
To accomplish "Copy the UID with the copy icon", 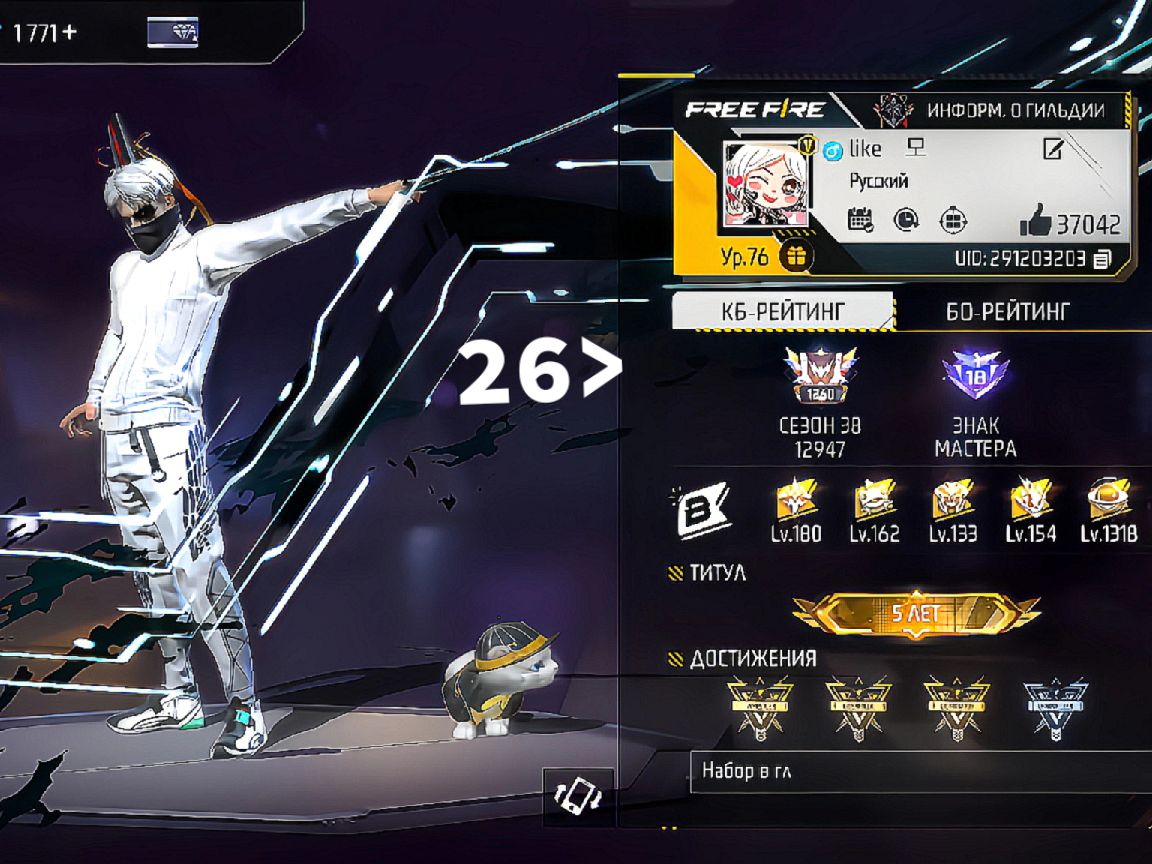I will tap(1102, 259).
